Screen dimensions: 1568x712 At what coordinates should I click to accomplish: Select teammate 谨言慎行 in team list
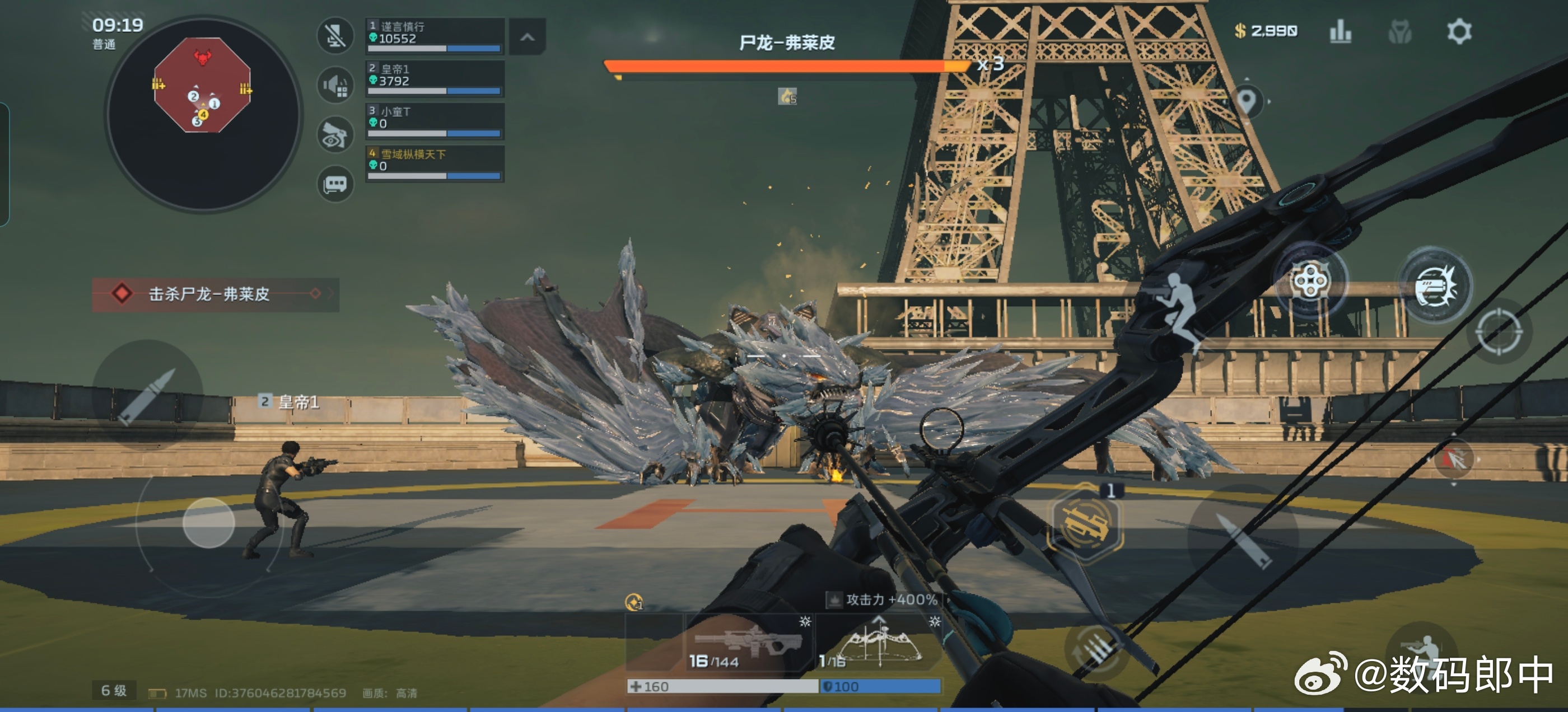(x=435, y=36)
